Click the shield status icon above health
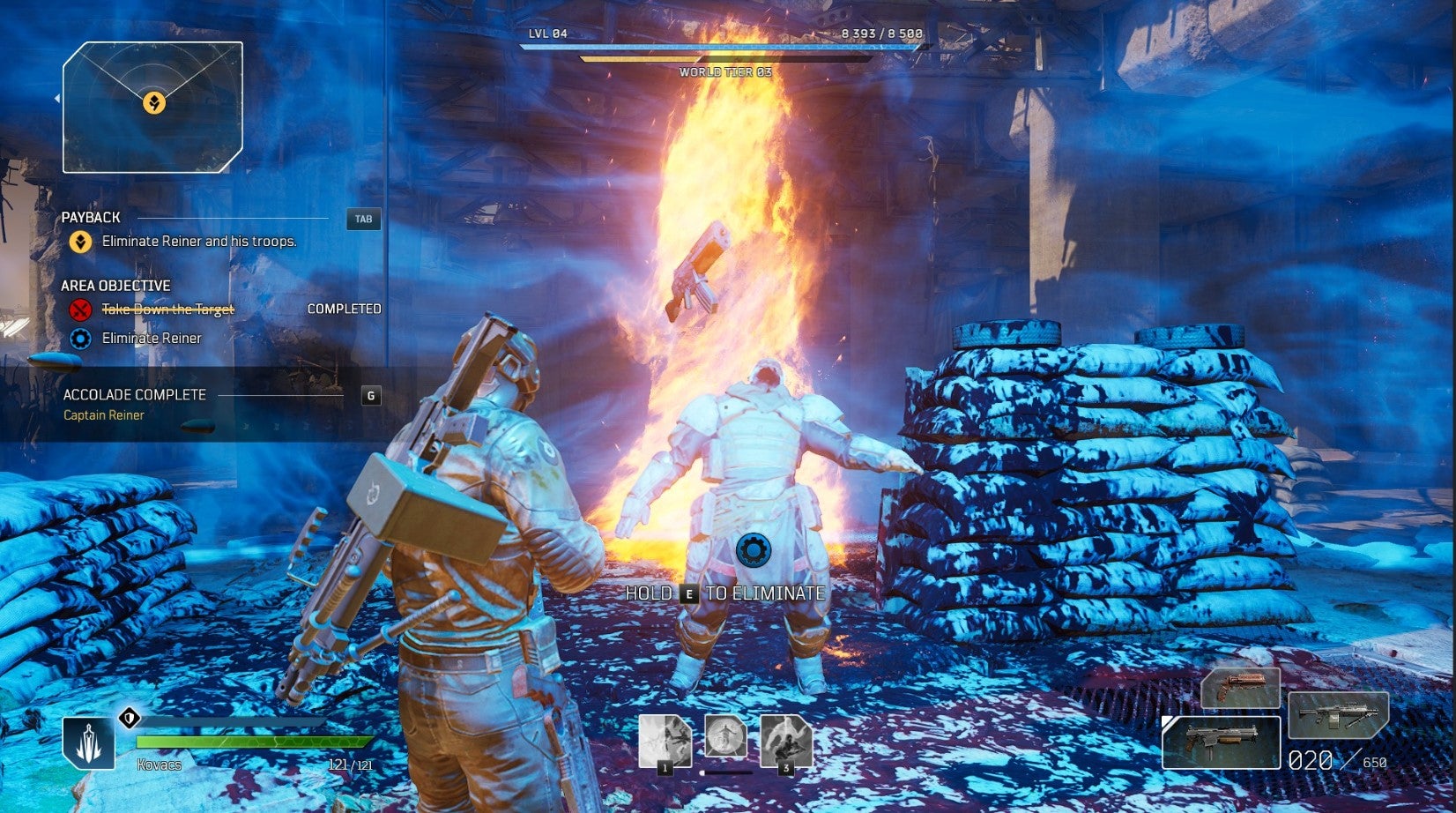 coord(129,718)
